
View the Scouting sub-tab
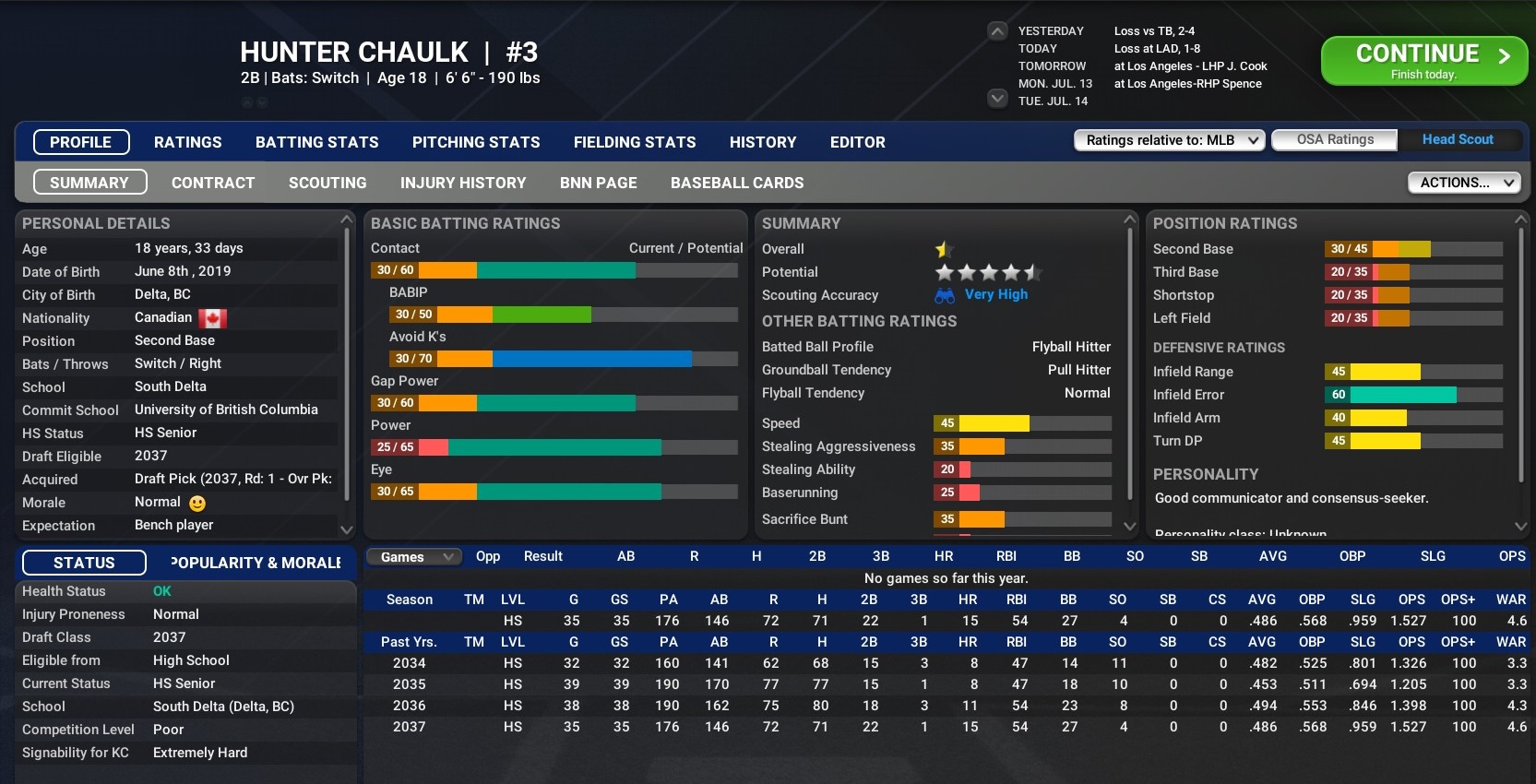click(327, 183)
